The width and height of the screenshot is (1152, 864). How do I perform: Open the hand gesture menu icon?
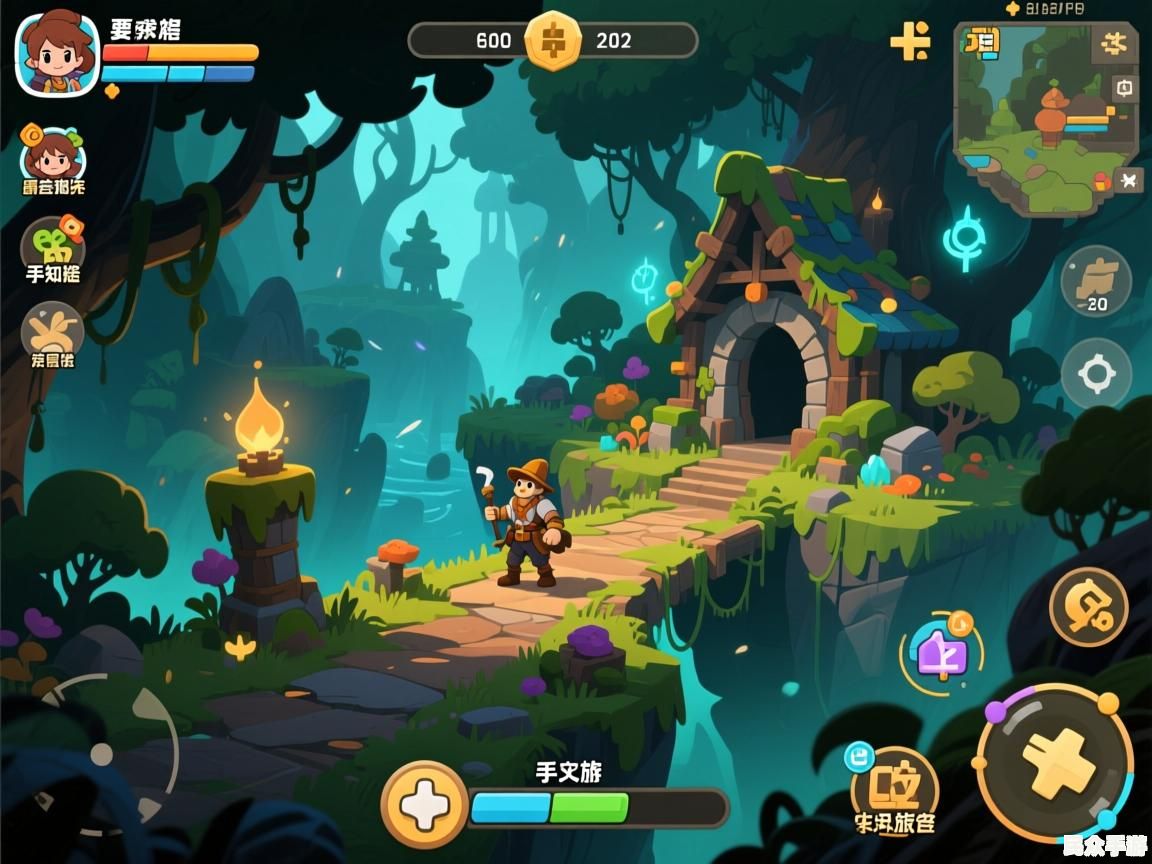(53, 332)
